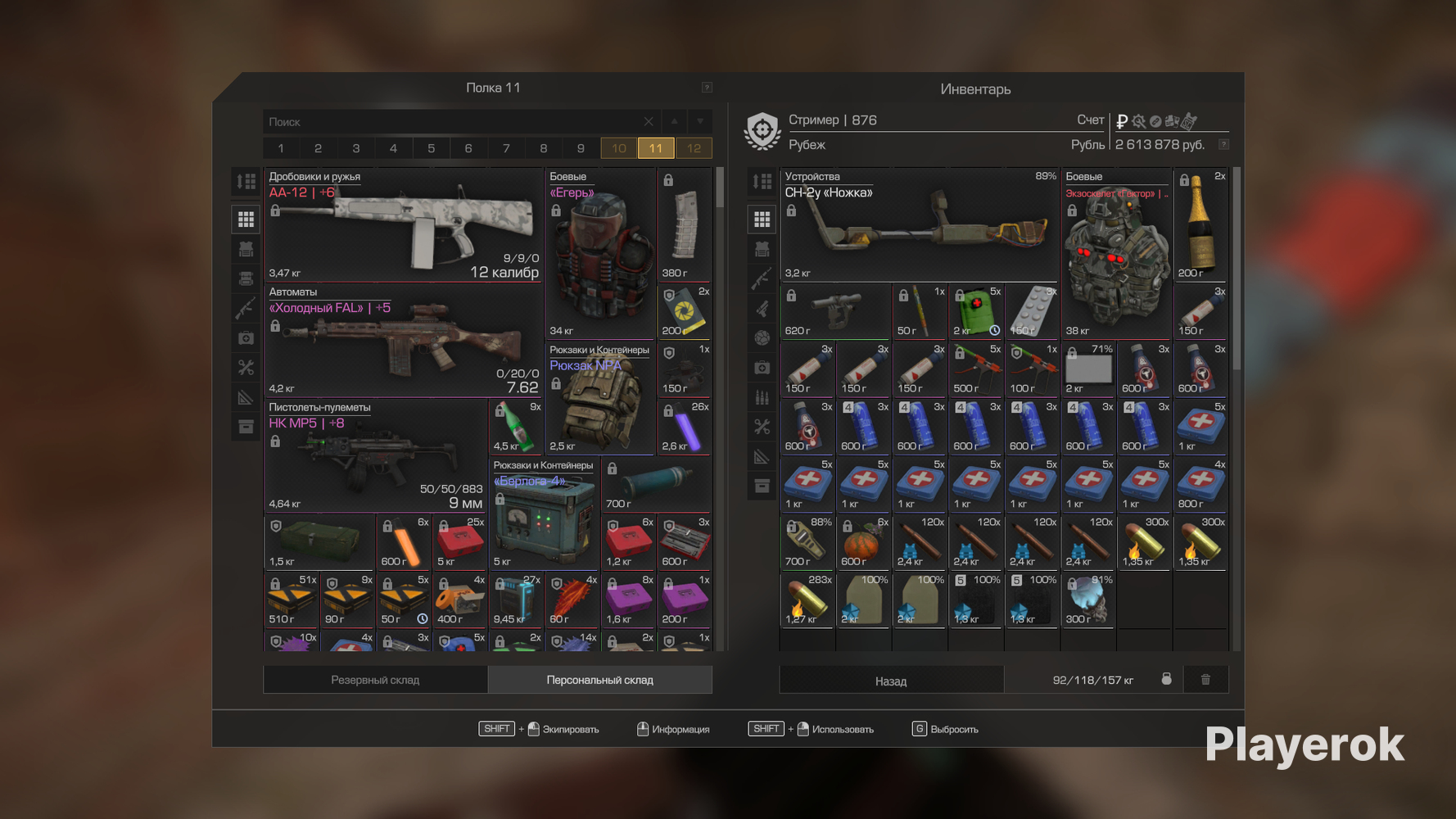Image resolution: width=1456 pixels, height=819 pixels.
Task: Open the item arrangement sorter at sidebar top
Action: [x=246, y=182]
